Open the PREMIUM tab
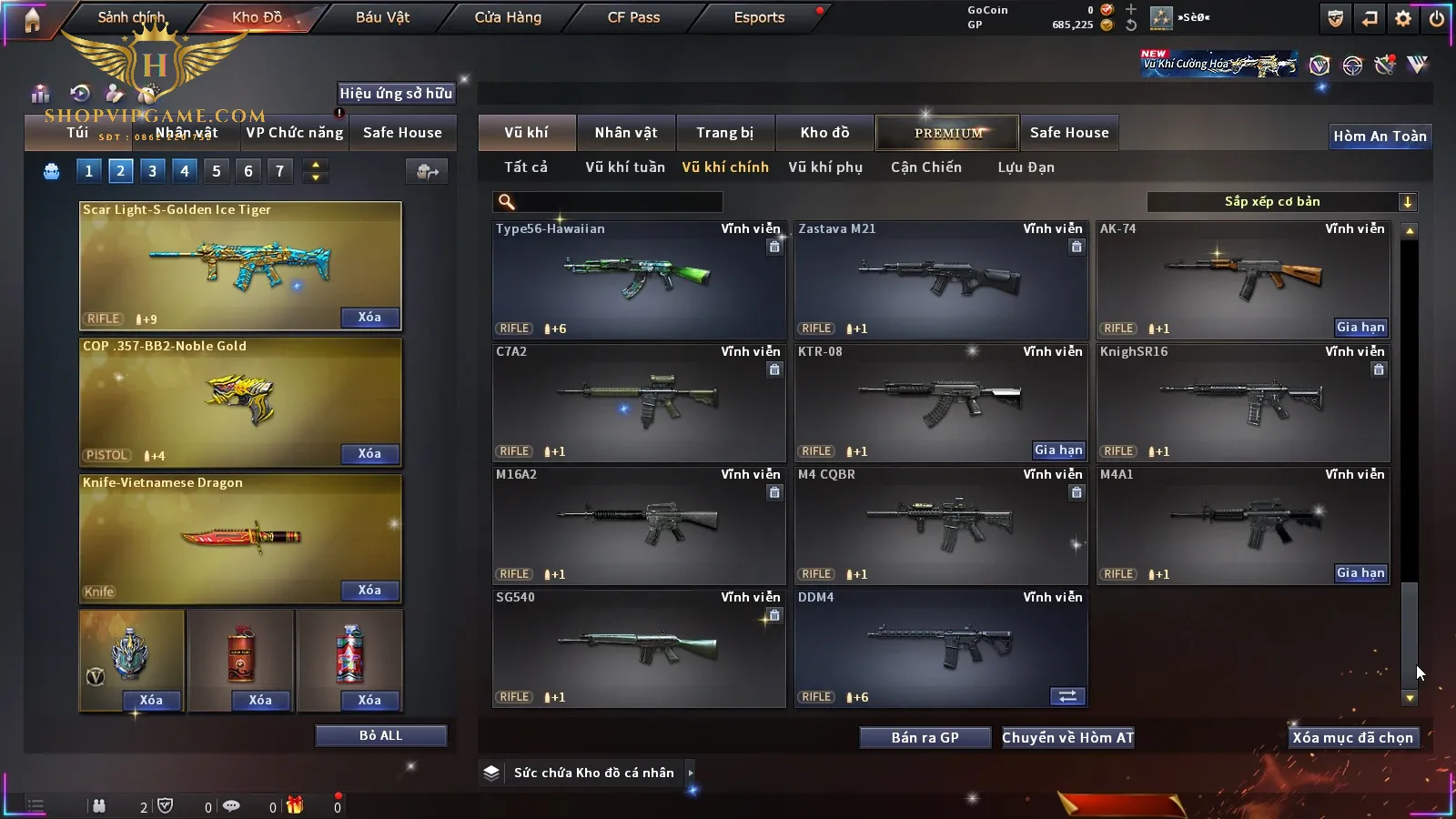 coord(947,133)
